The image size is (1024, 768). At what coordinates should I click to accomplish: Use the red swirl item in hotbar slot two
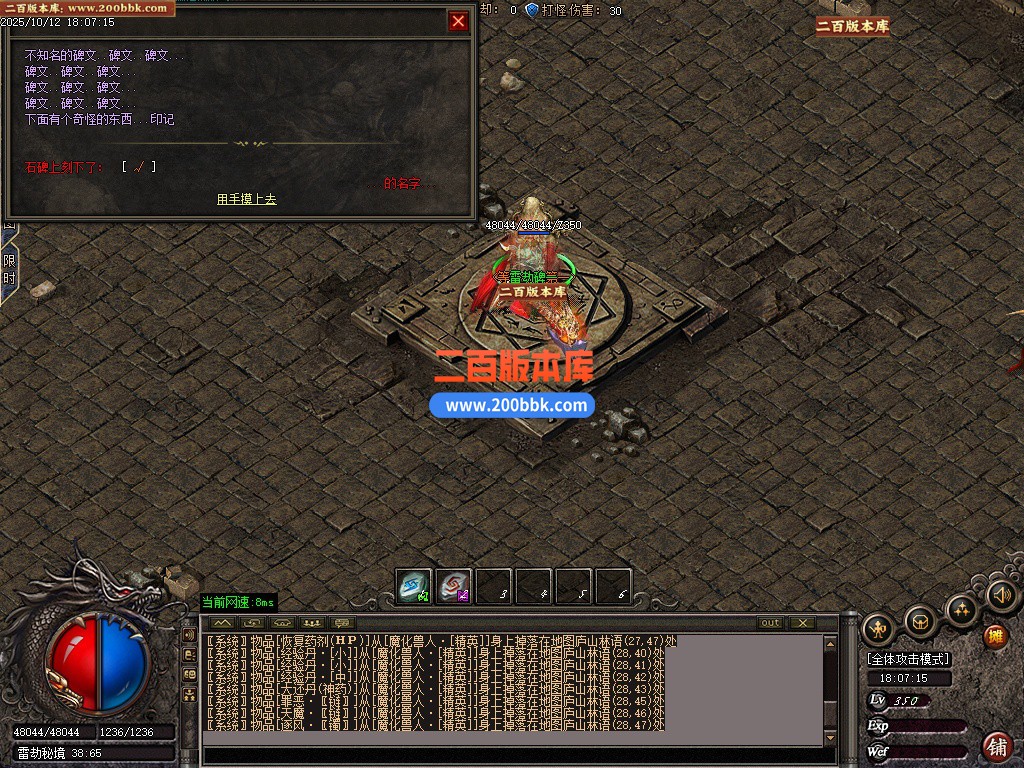click(x=453, y=587)
